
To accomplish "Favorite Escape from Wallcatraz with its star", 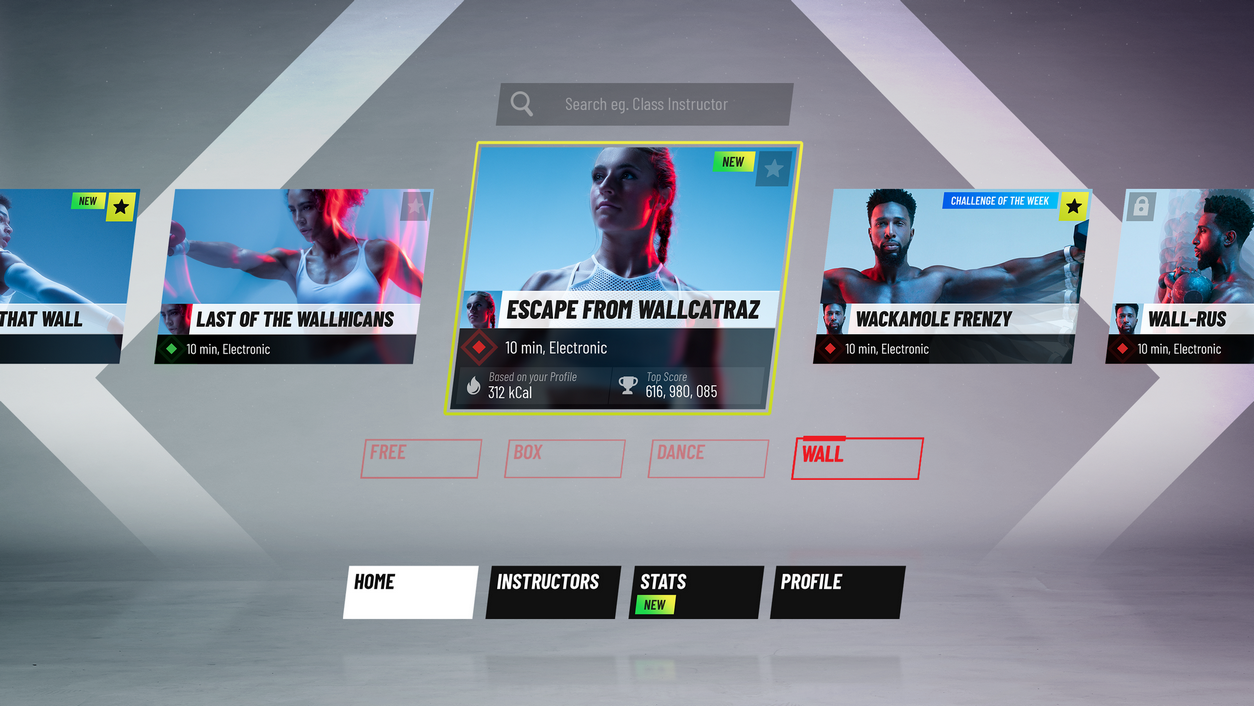I will click(773, 169).
